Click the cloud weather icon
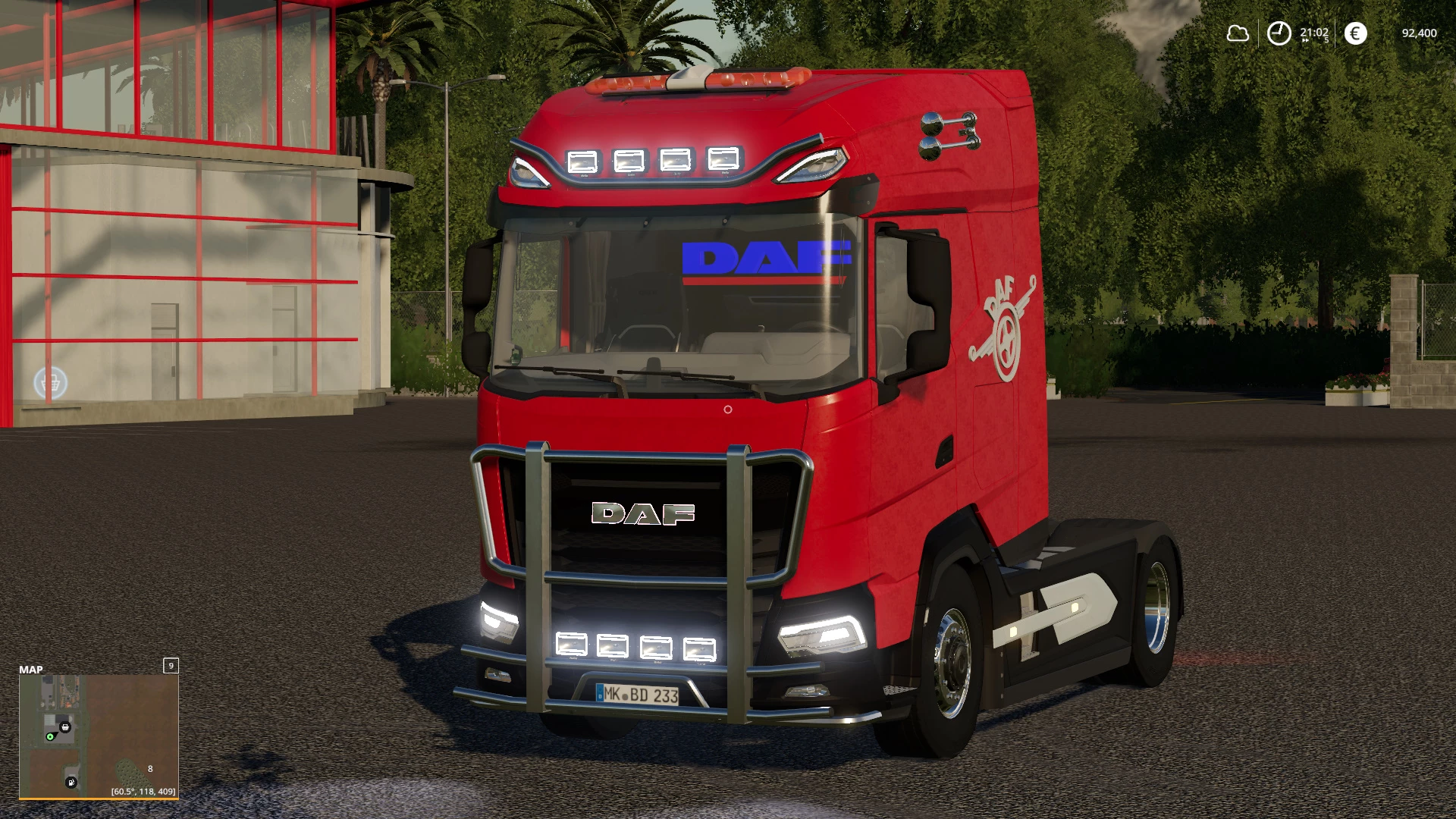Image resolution: width=1456 pixels, height=819 pixels. click(1238, 33)
